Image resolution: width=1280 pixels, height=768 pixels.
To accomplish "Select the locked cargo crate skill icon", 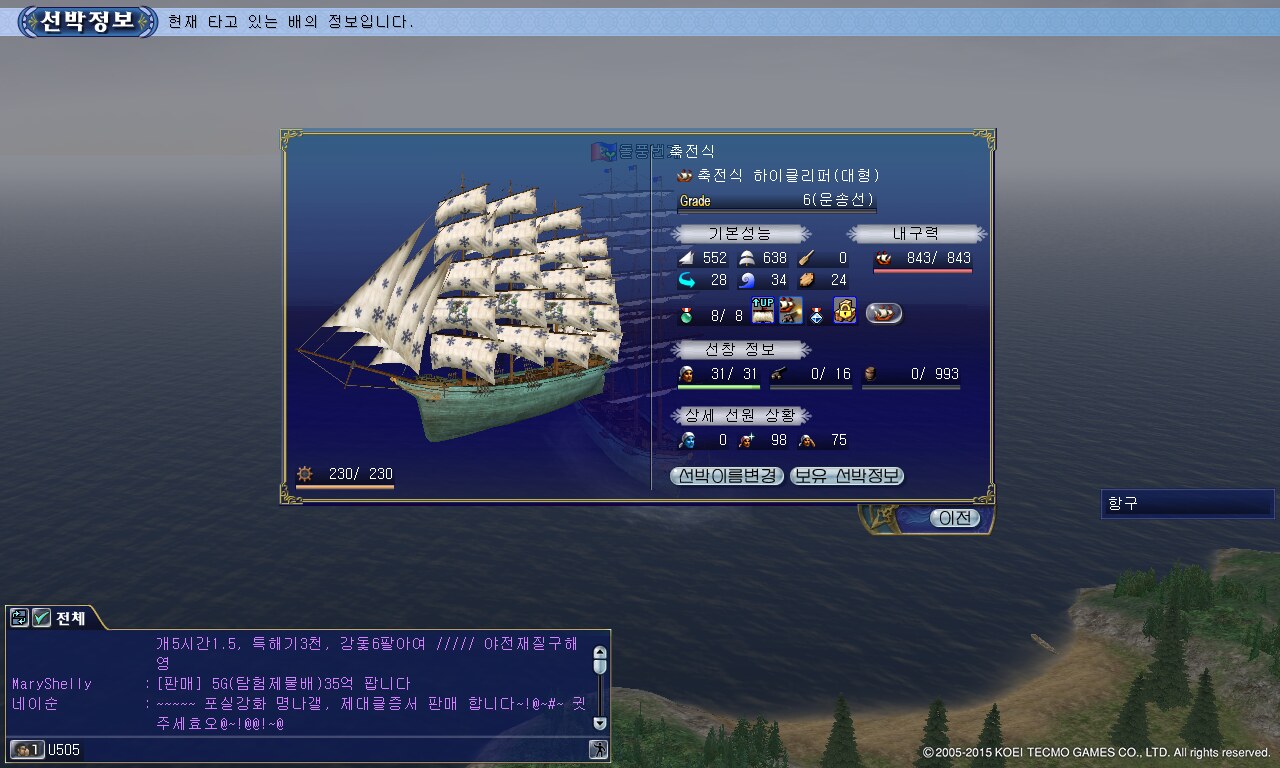I will 845,311.
